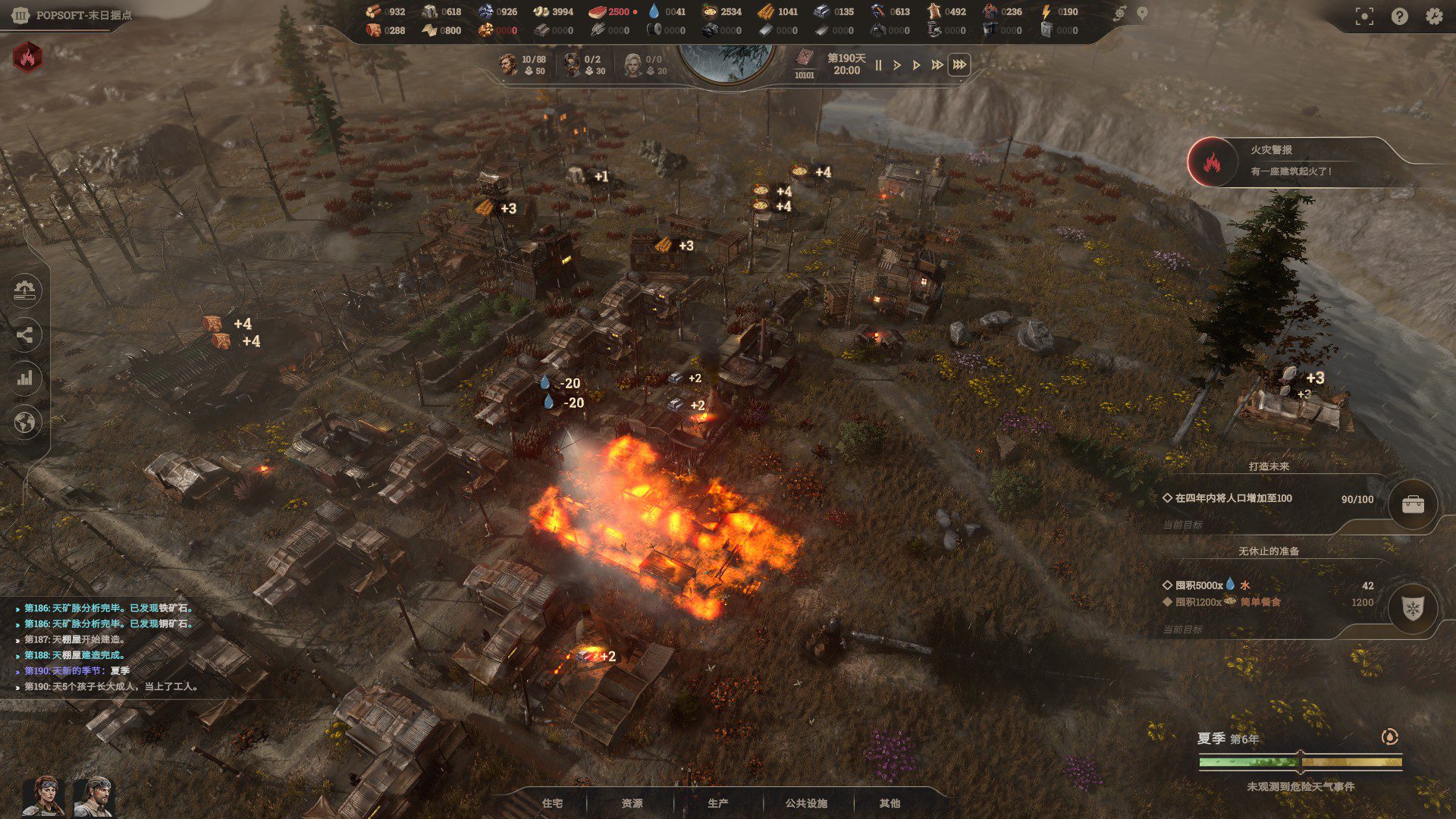Open the 住宅 housing build category
This screenshot has height=819, width=1456.
tap(552, 803)
